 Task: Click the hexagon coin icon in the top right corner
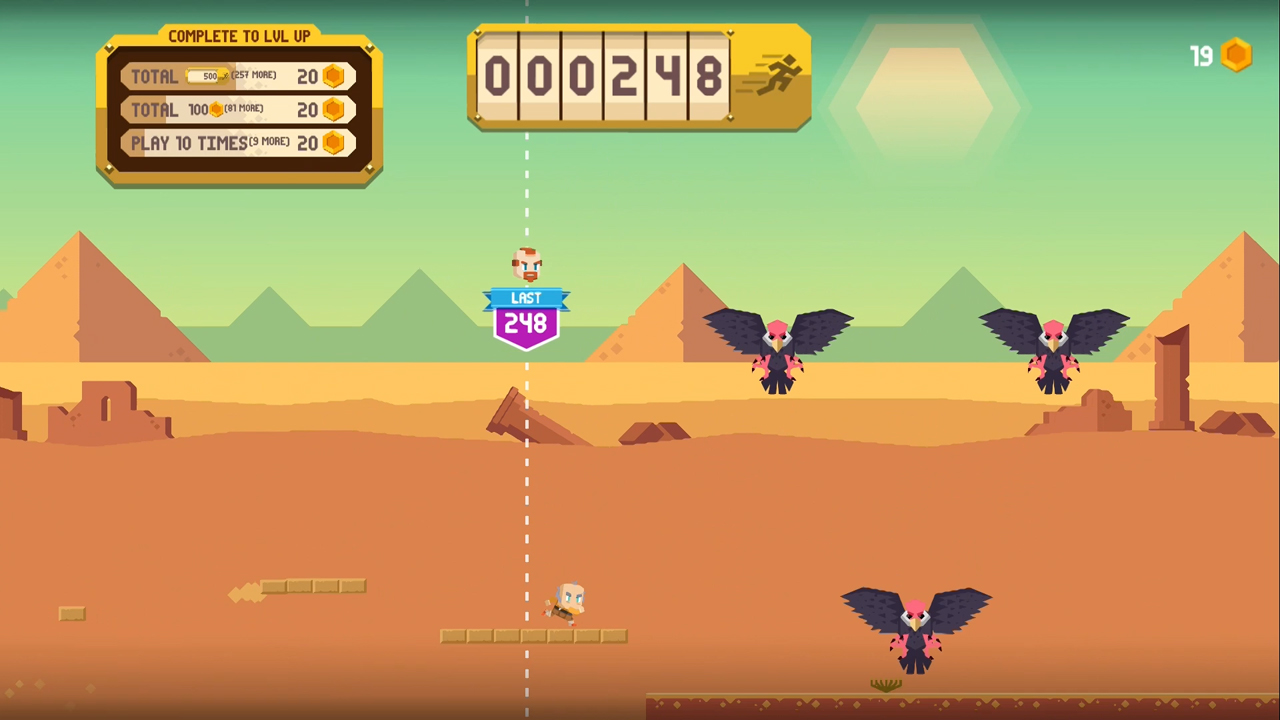pos(1237,55)
